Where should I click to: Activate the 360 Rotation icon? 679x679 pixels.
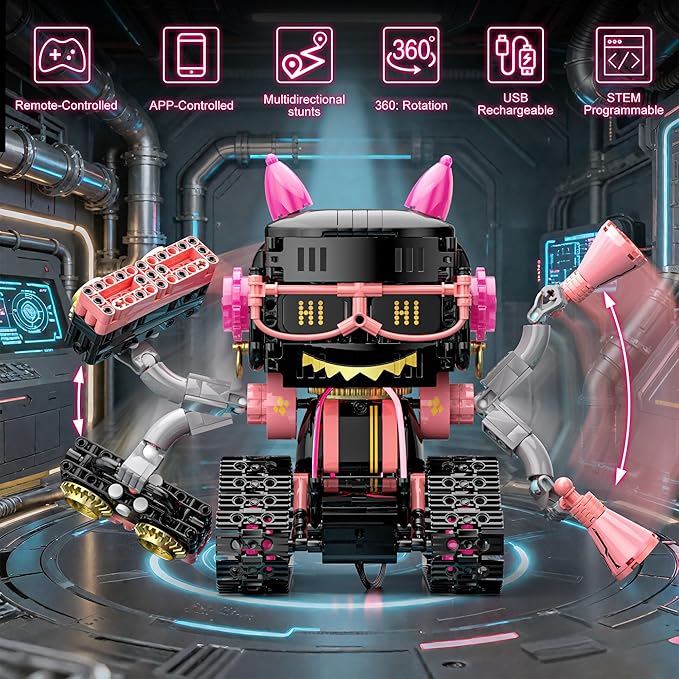pos(411,54)
